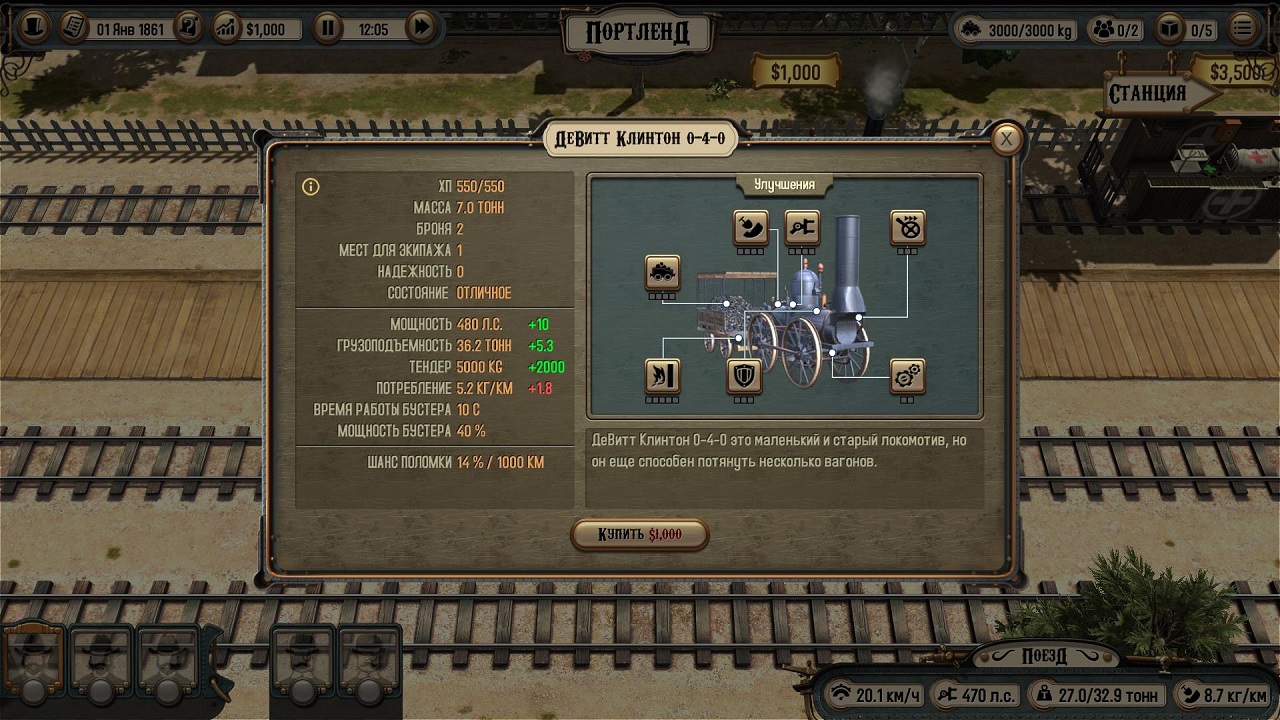Select the gears reliability upgrade
This screenshot has width=1280, height=720.
[907, 376]
